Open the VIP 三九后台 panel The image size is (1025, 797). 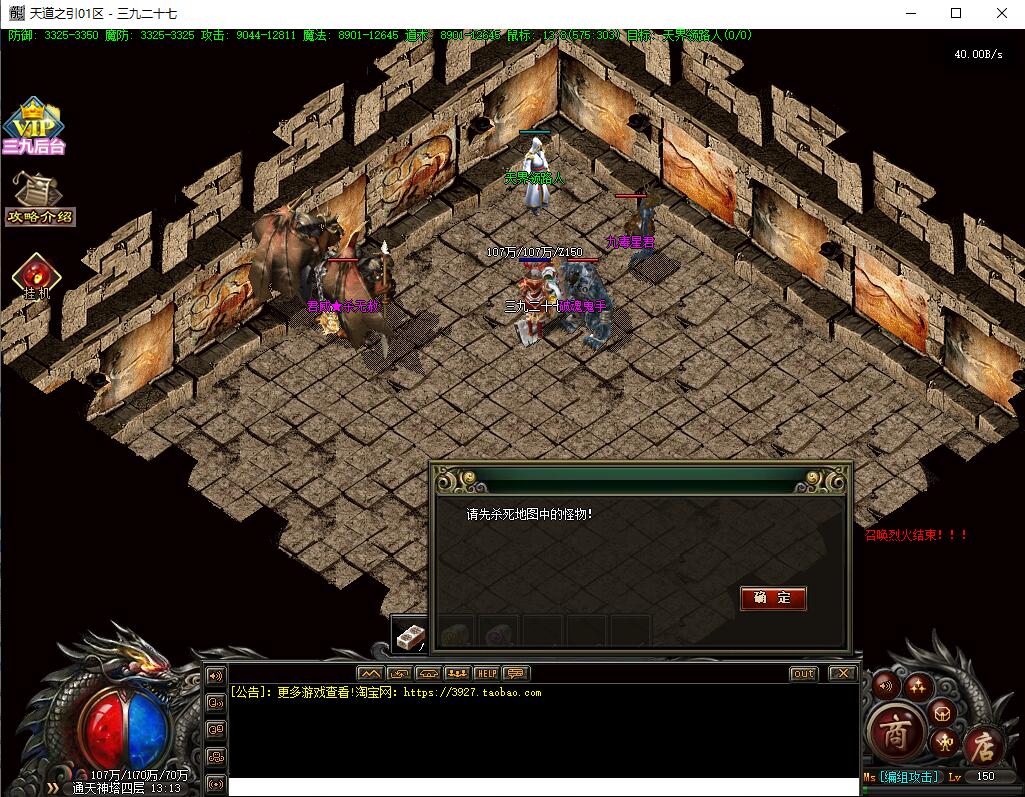pyautogui.click(x=34, y=127)
